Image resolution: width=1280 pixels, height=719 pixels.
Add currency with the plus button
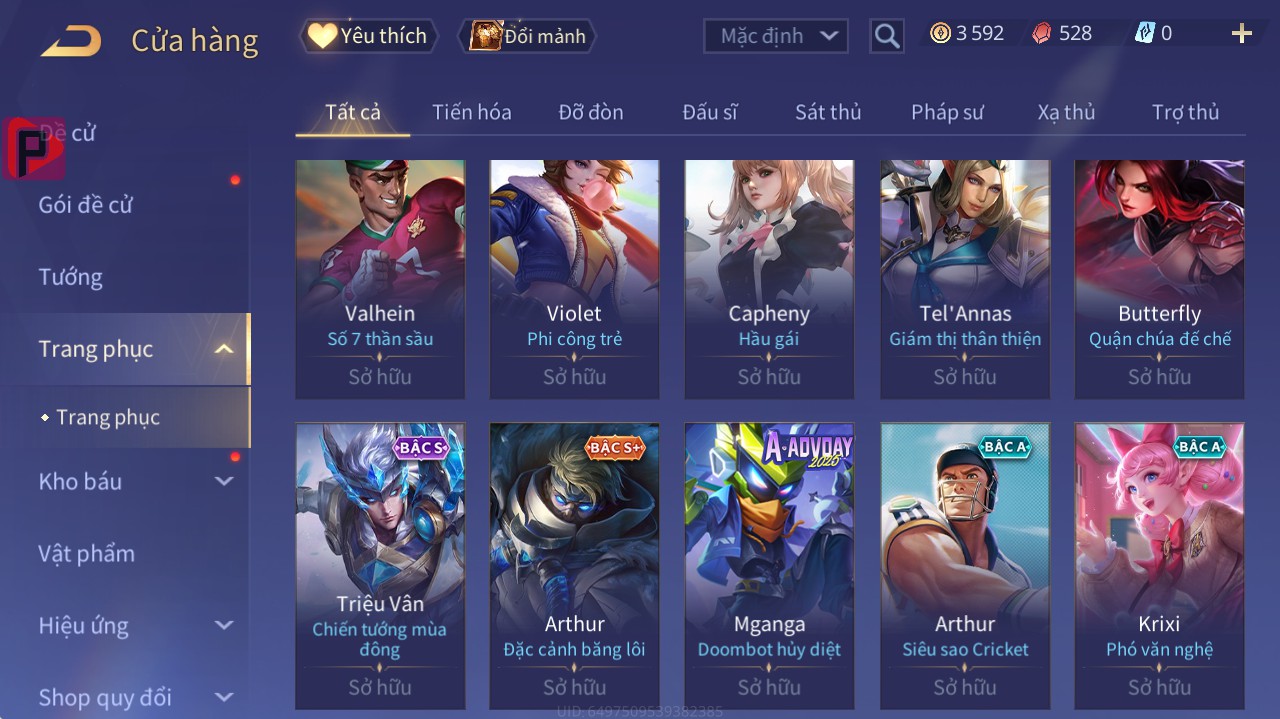[1241, 34]
